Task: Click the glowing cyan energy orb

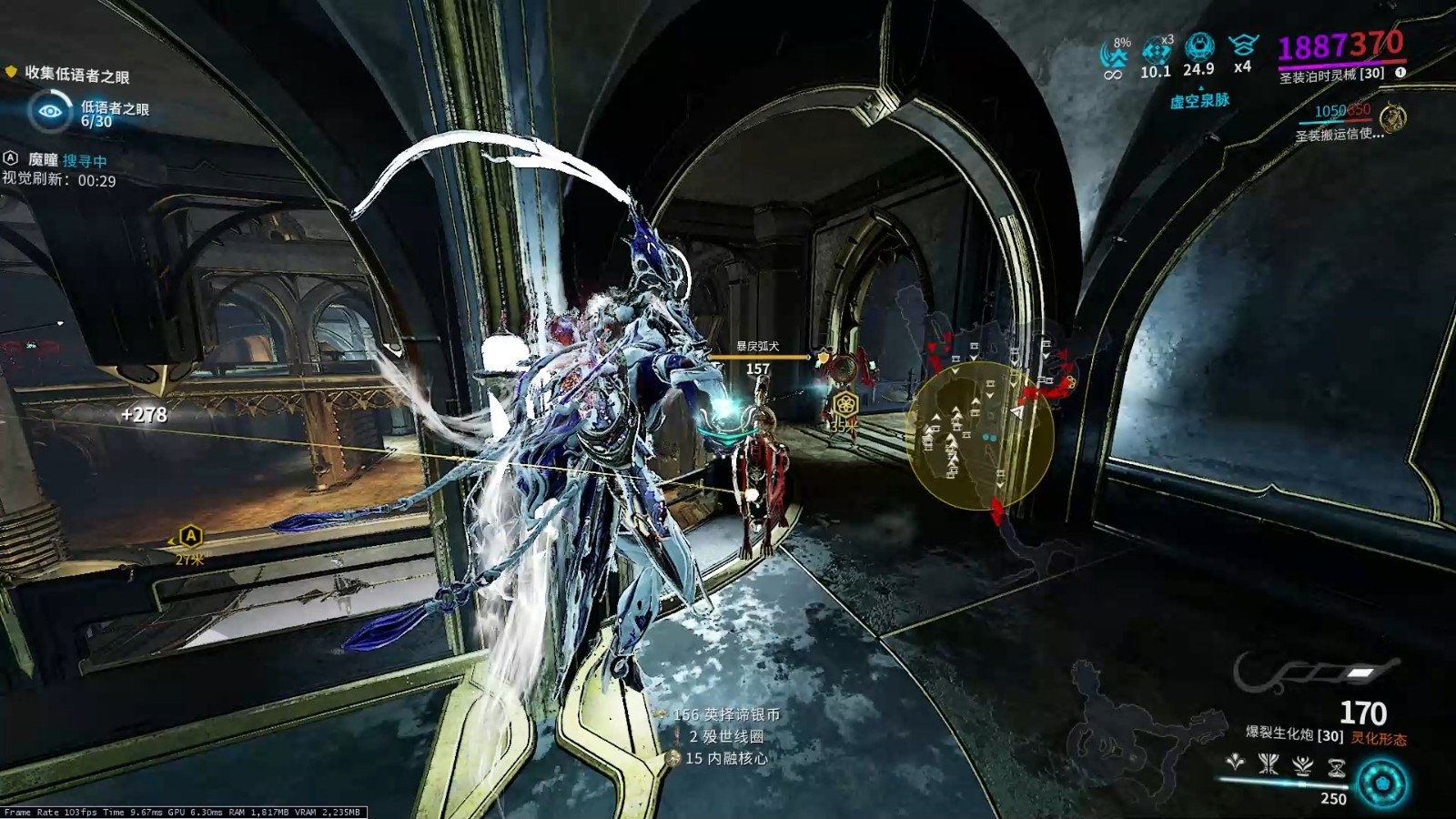Action: (1382, 784)
